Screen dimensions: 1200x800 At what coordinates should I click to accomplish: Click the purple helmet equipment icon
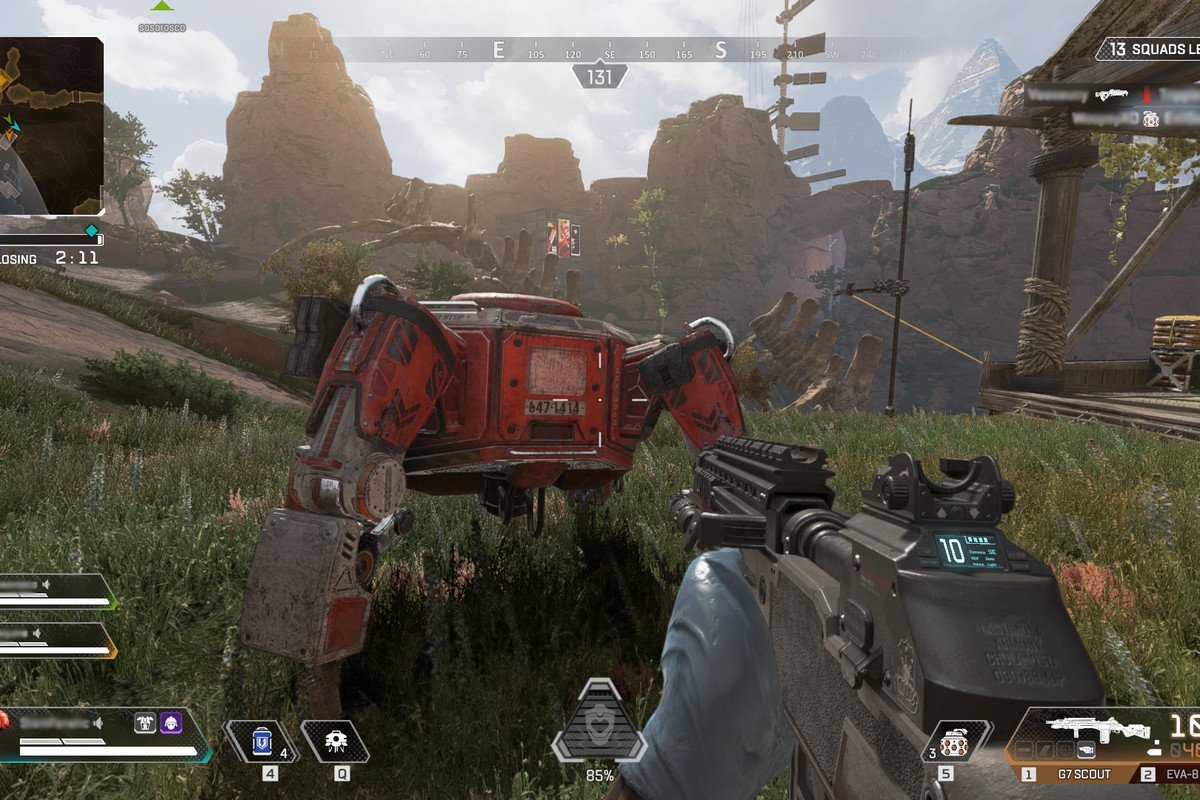point(171,722)
